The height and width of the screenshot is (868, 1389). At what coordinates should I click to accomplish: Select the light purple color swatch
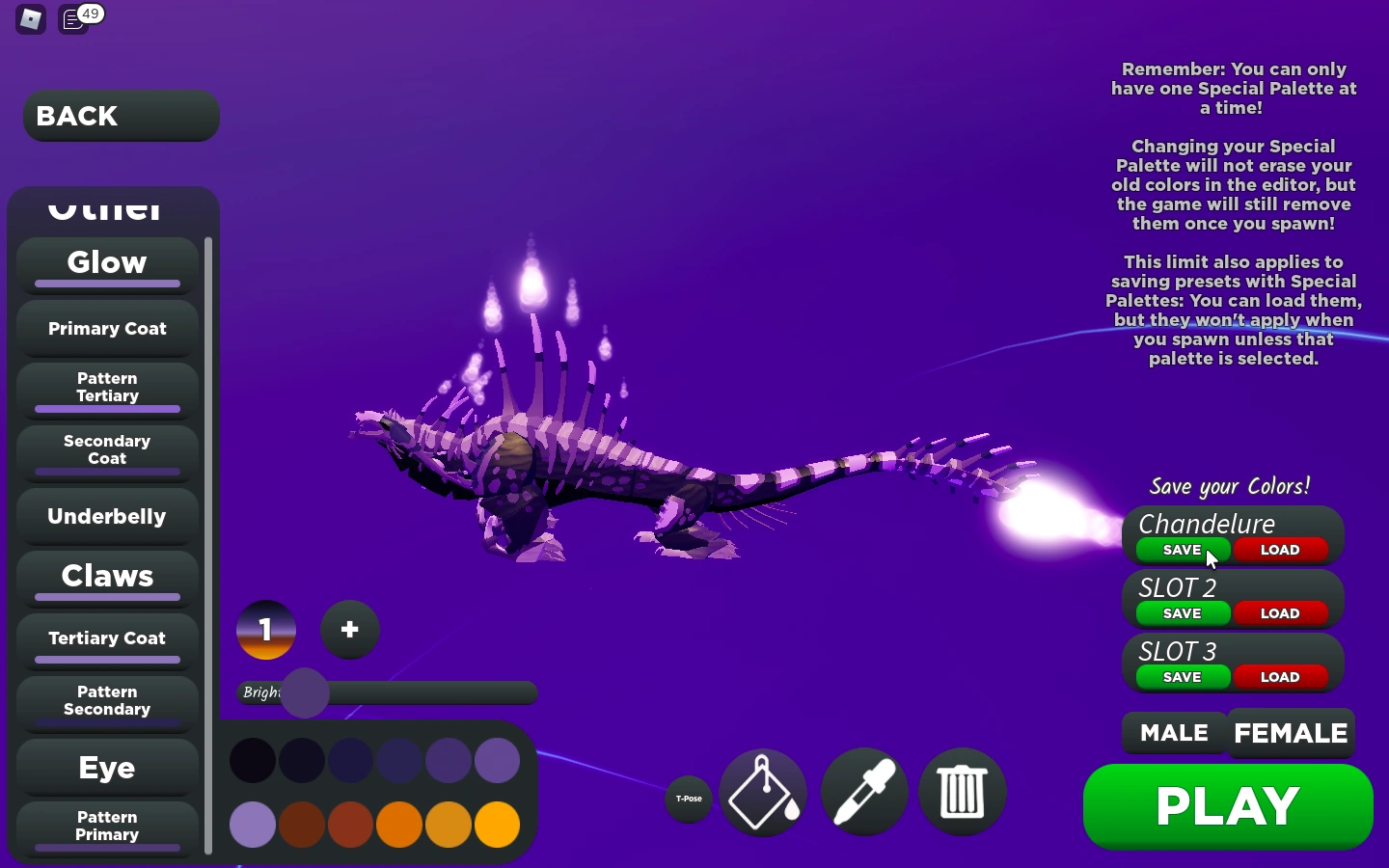[x=252, y=826]
